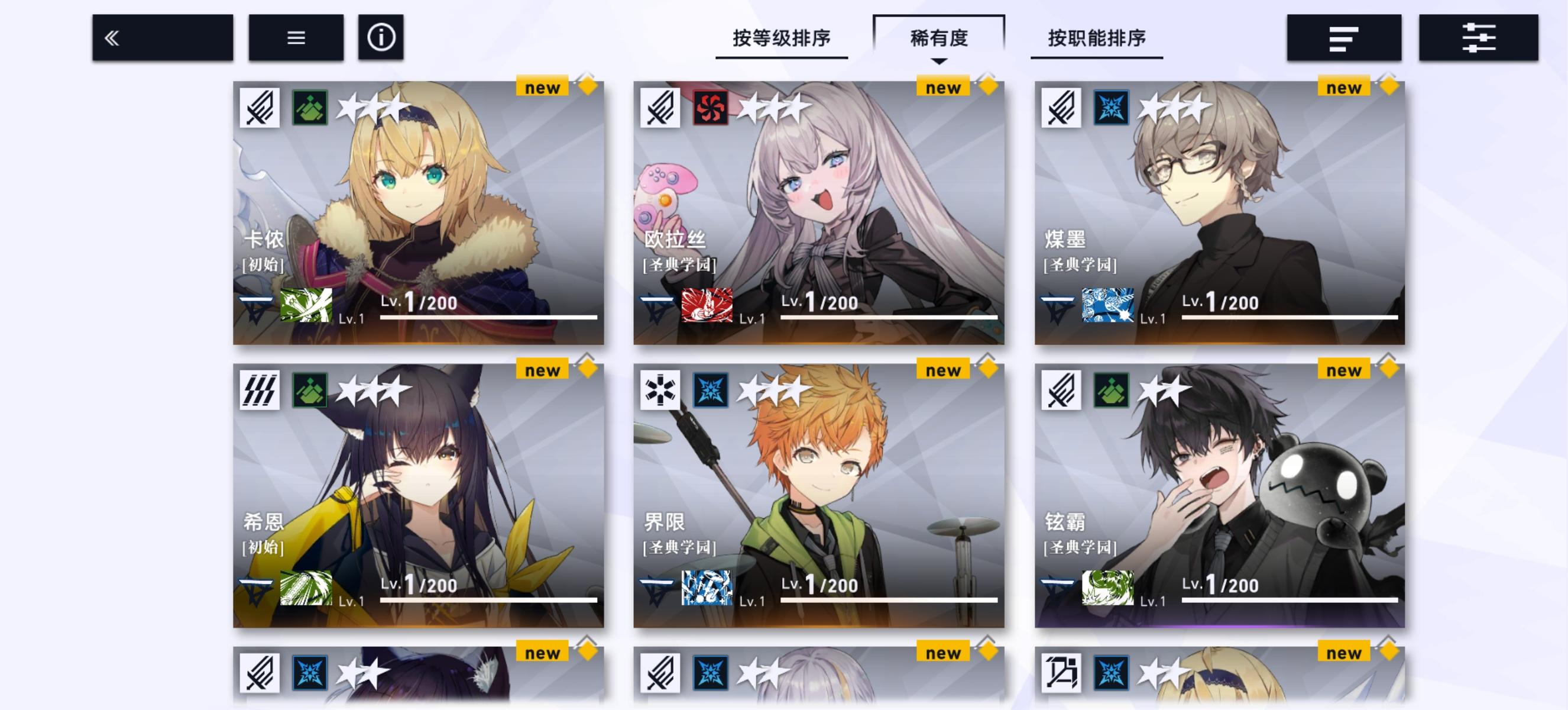Select the 稀有度 sorting option

[x=939, y=37]
